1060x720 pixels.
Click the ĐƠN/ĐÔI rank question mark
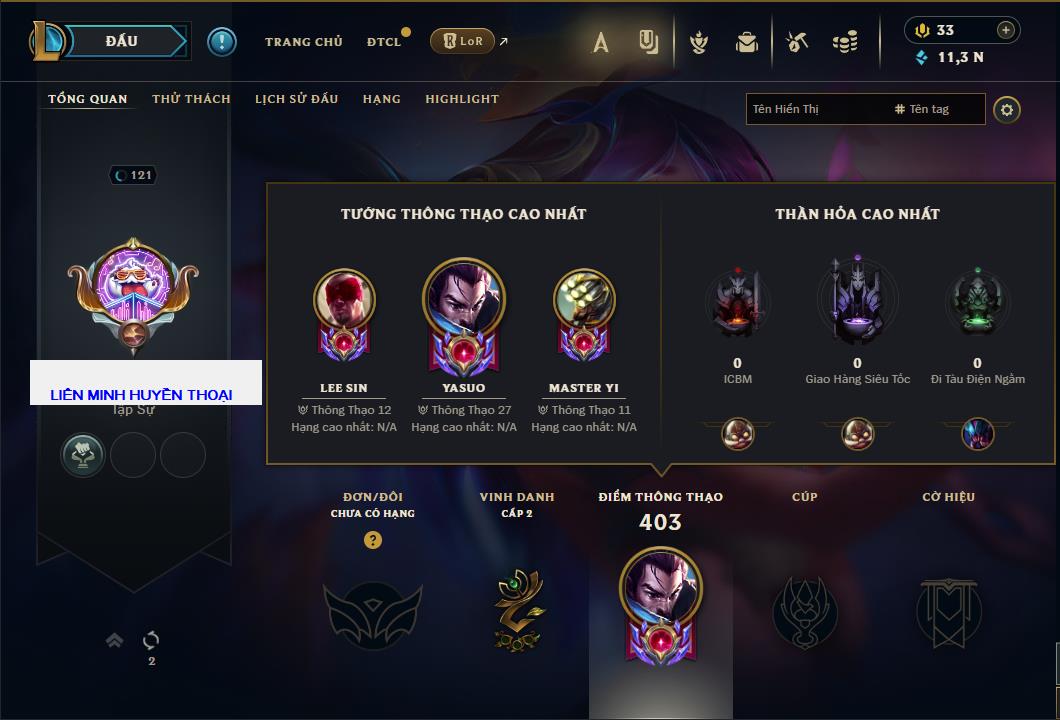click(x=373, y=540)
